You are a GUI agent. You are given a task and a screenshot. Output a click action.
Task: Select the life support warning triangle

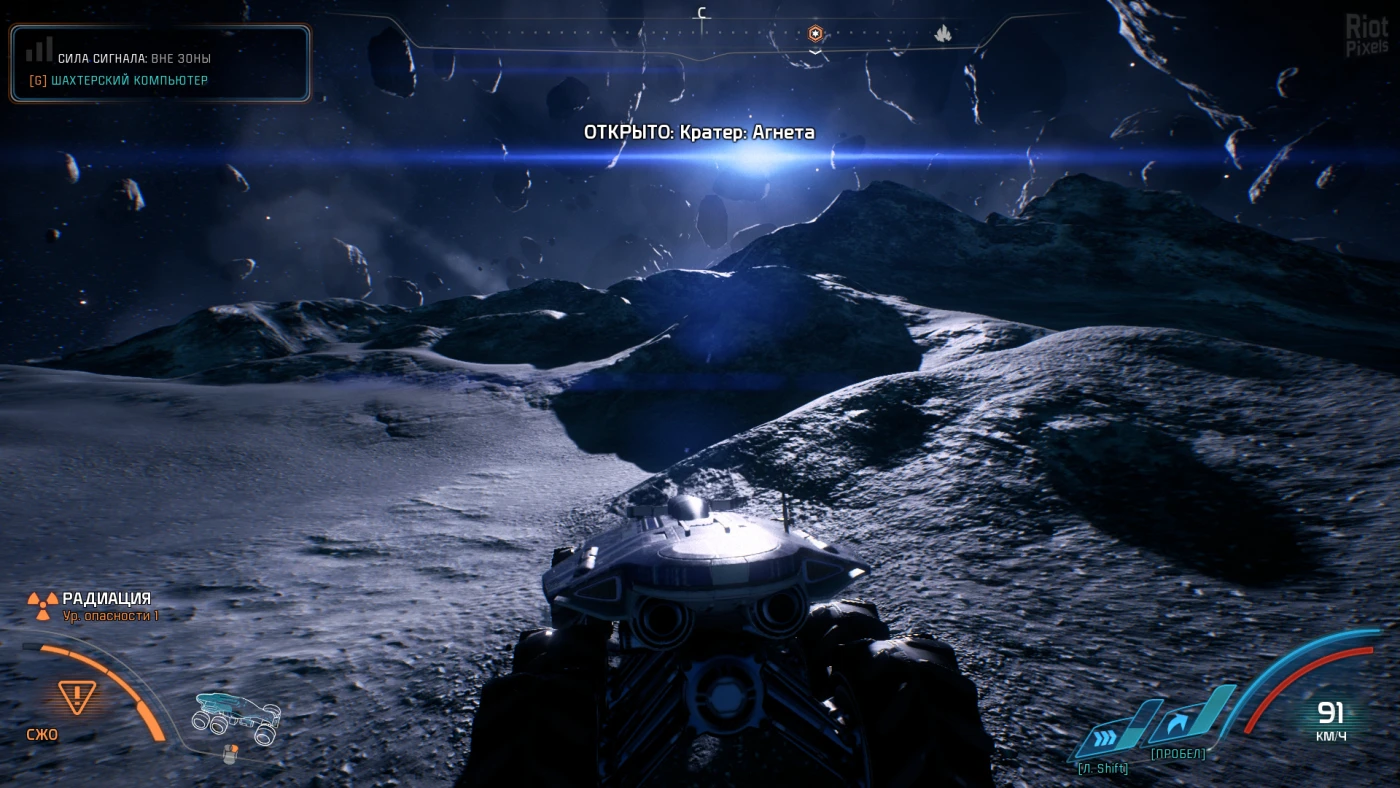77,695
